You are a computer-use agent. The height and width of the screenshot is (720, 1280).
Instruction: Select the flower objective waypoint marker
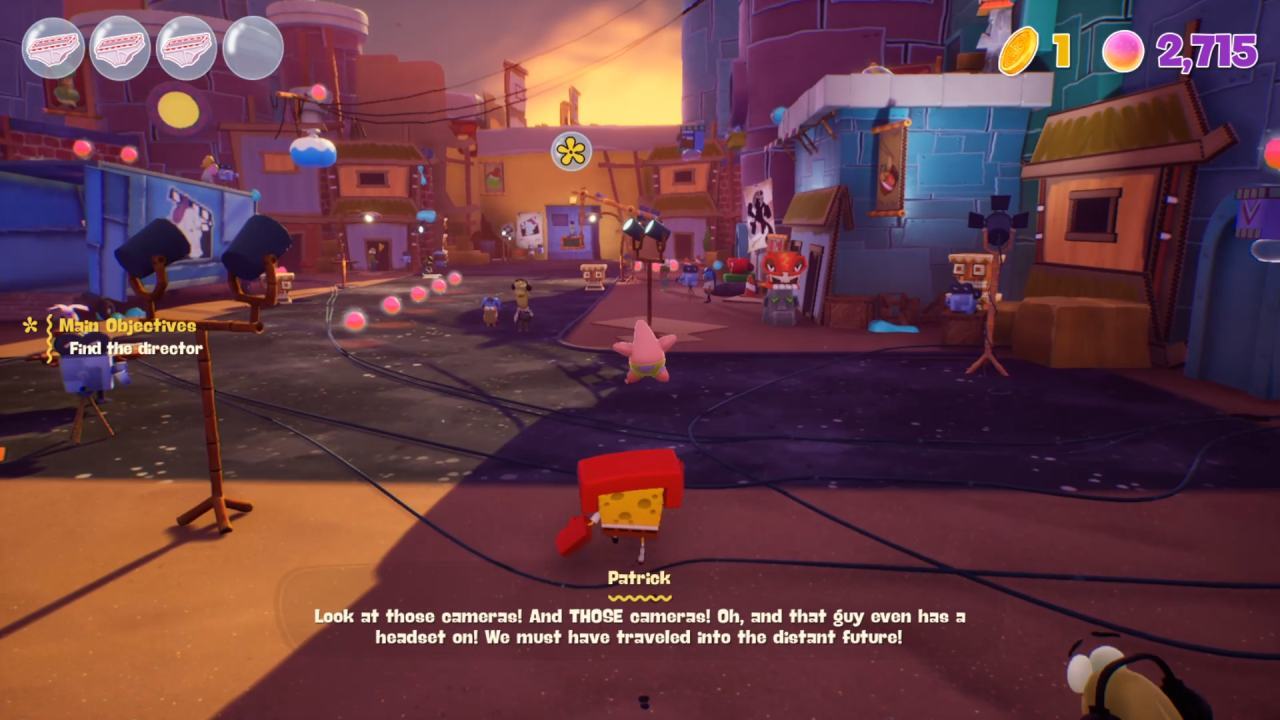[572, 151]
